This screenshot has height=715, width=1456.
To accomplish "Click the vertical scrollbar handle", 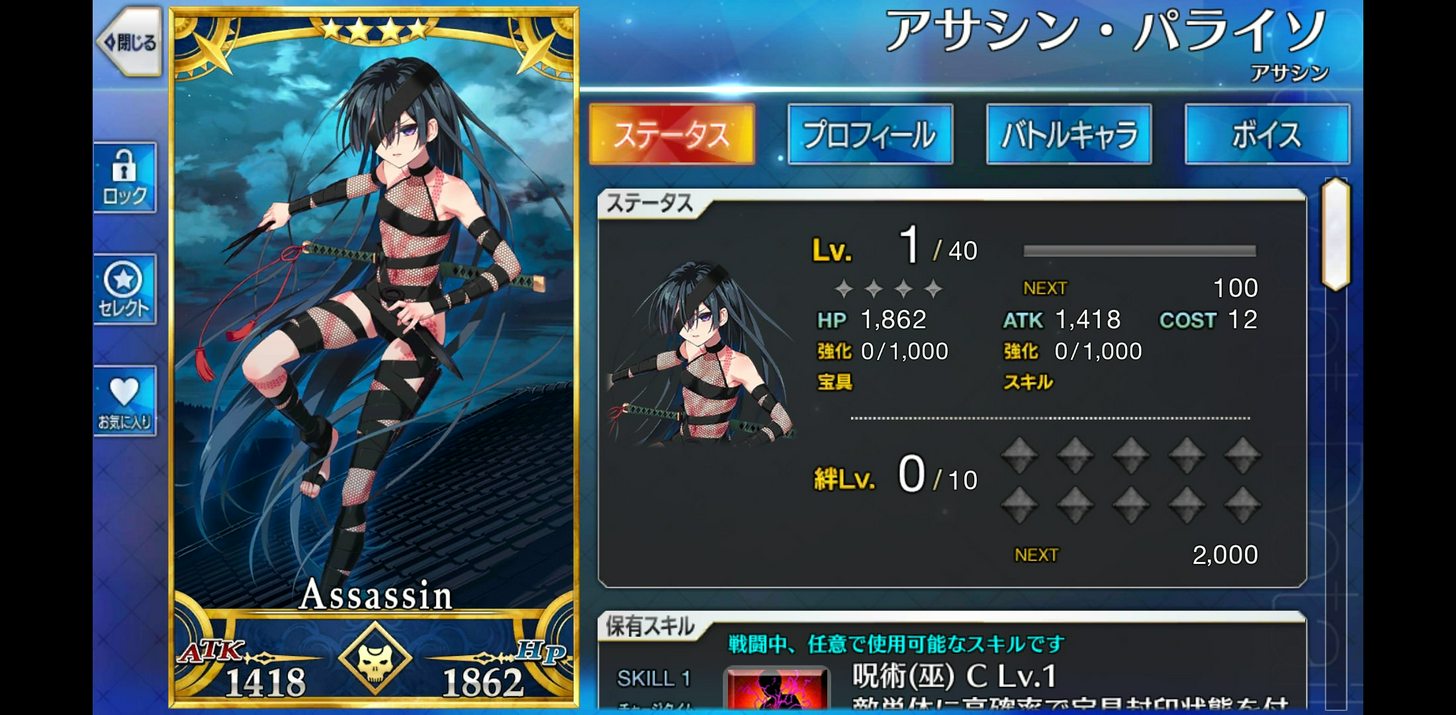I will [x=1336, y=235].
